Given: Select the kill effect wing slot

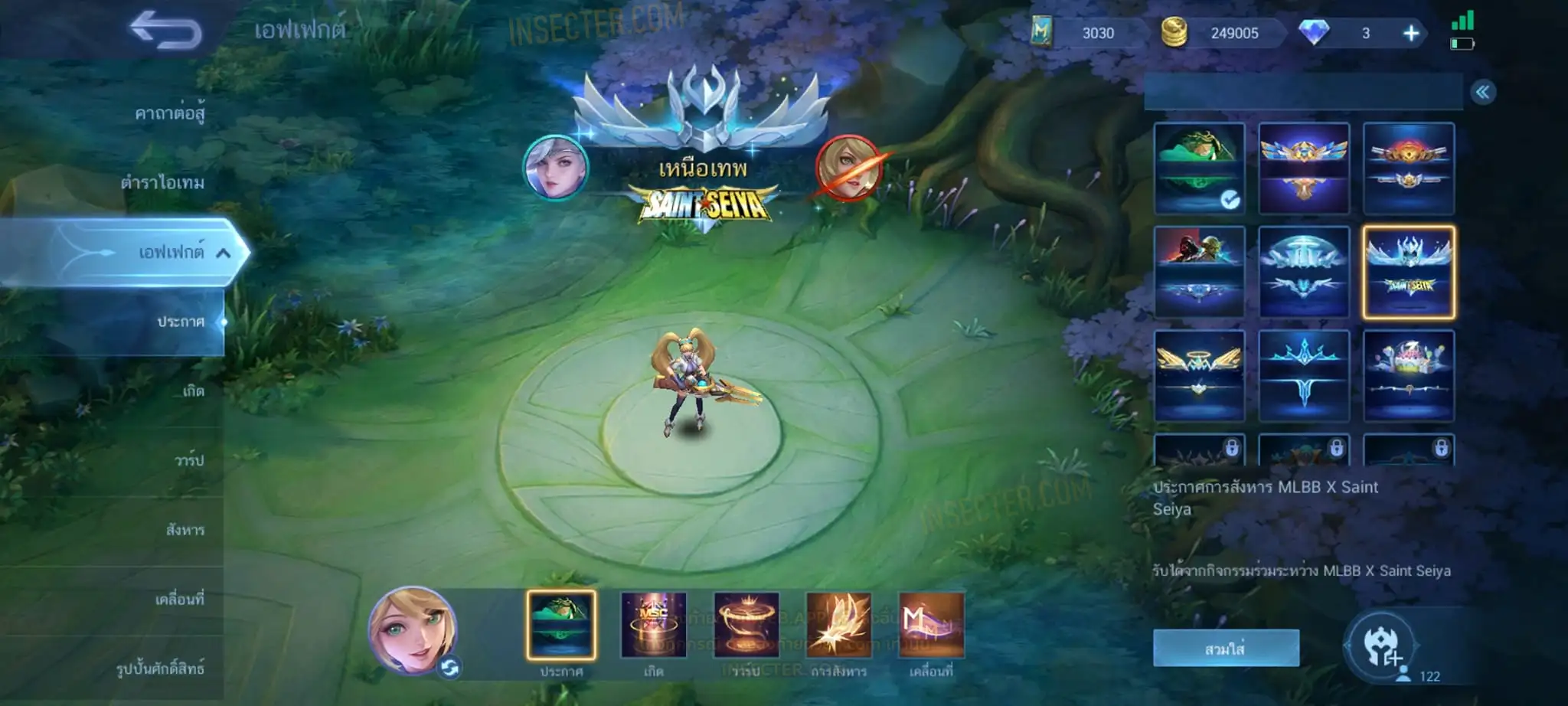Looking at the screenshot, I should (x=838, y=625).
